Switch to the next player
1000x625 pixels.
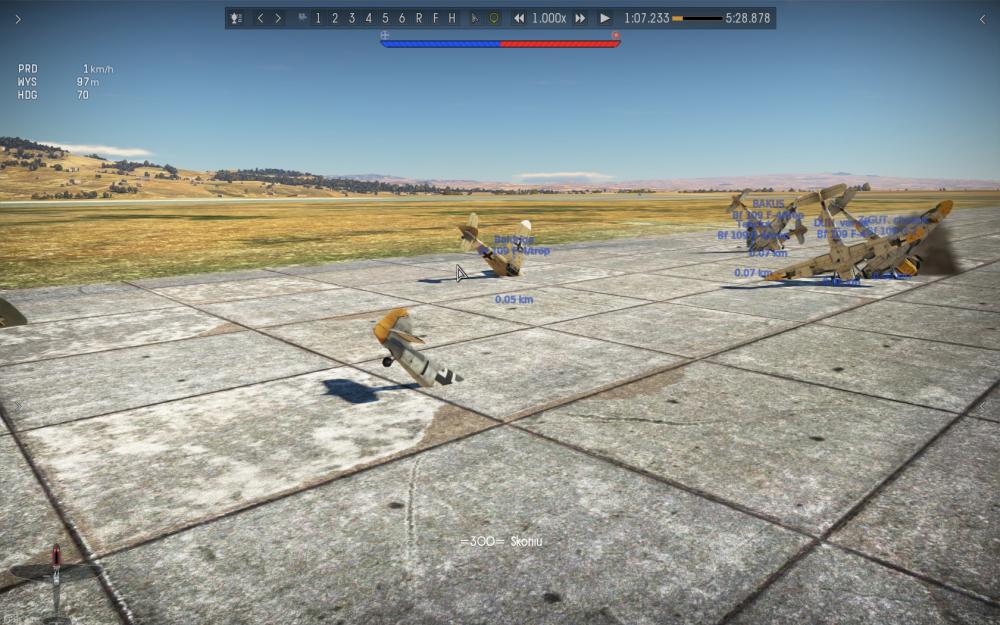(278, 18)
